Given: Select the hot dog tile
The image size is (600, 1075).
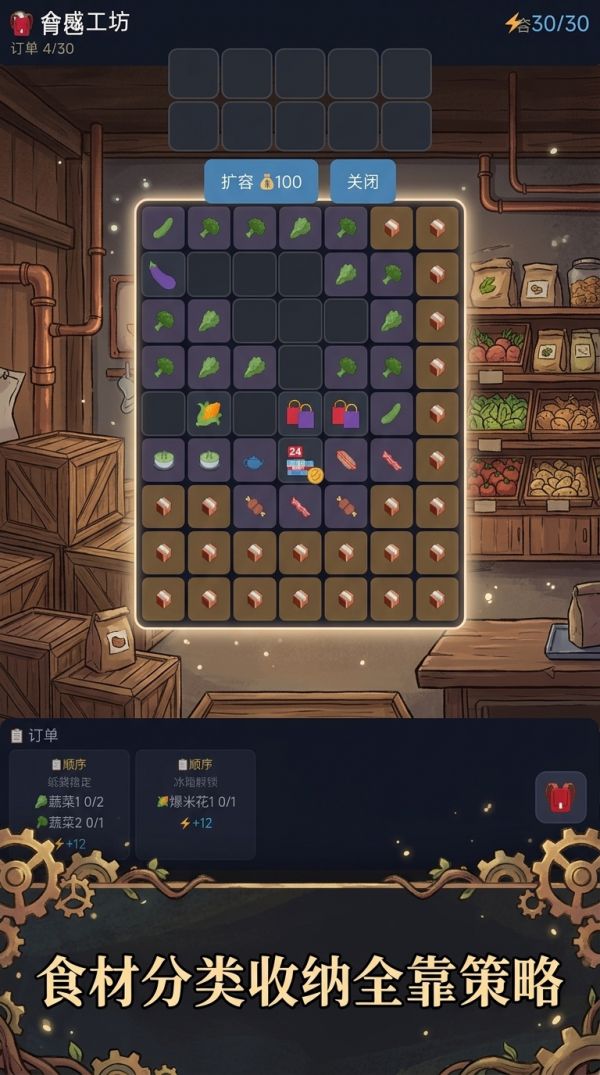Looking at the screenshot, I should pyautogui.click(x=346, y=460).
